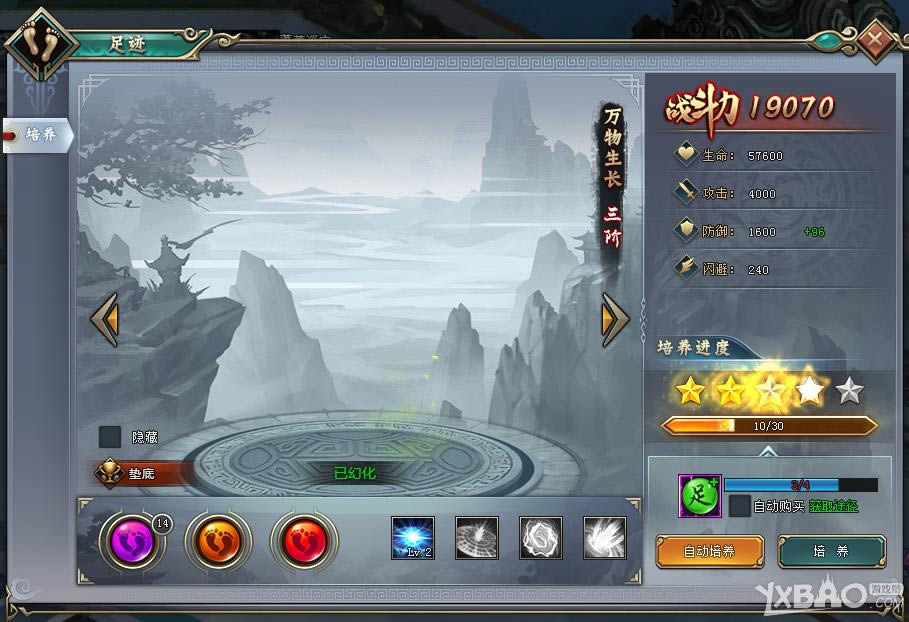
Task: Select the grey swirl ring skill
Action: [541, 538]
